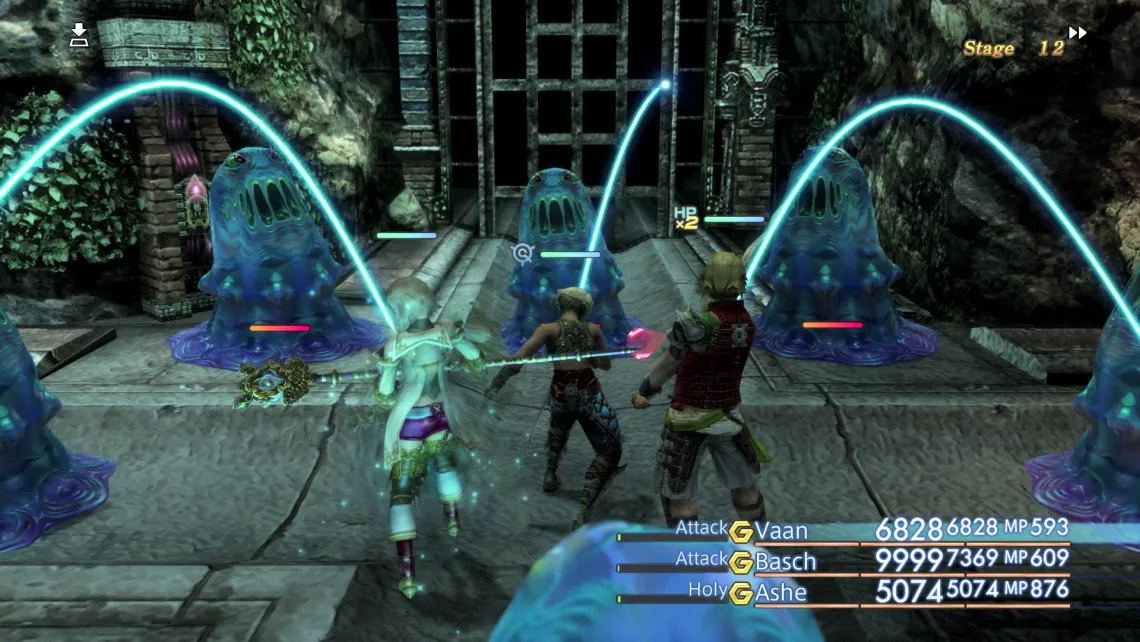Select Basch in the party list
This screenshot has width=1140, height=642.
coord(785,561)
